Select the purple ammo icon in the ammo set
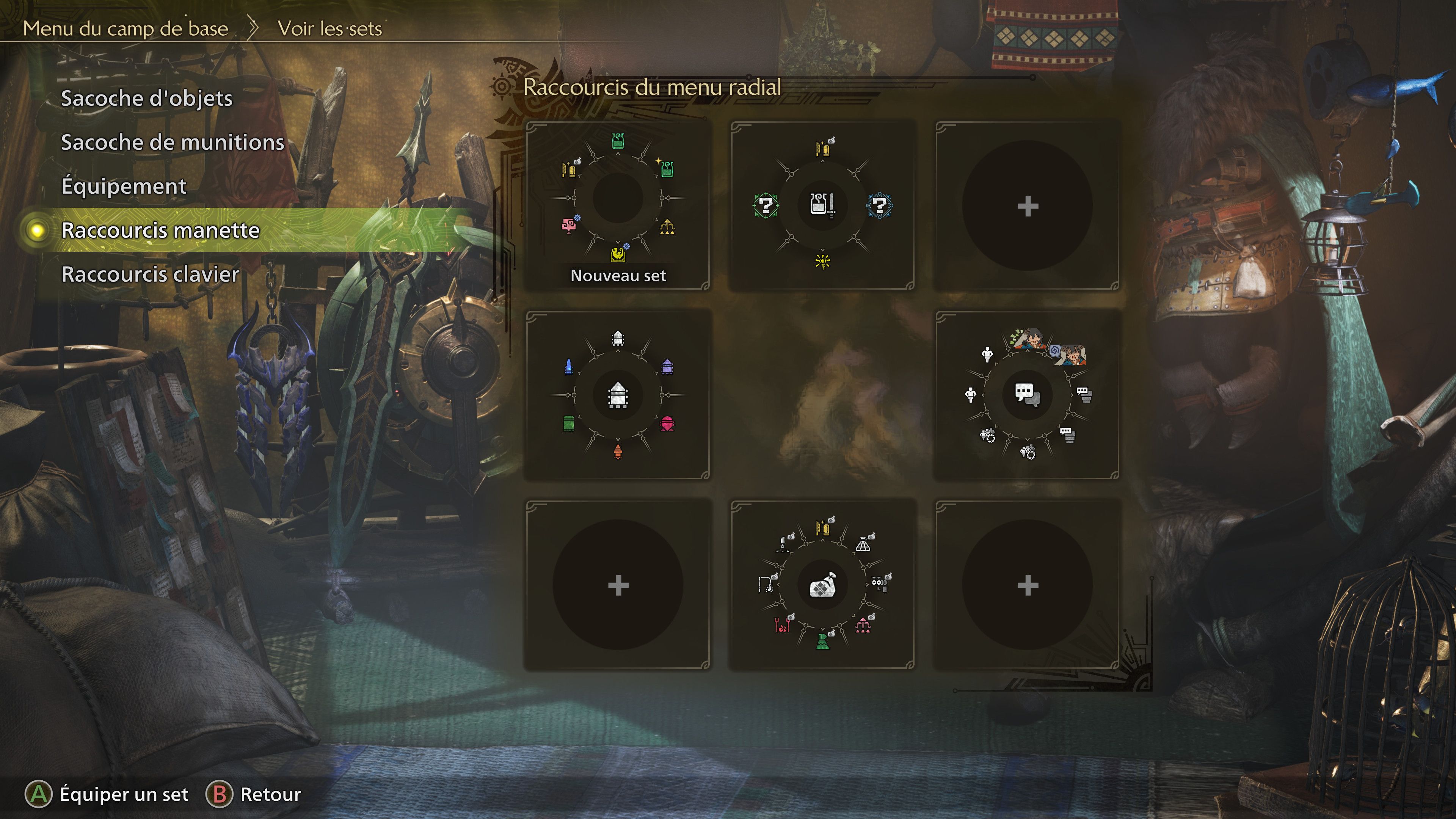This screenshot has height=819, width=1456. coord(668,367)
